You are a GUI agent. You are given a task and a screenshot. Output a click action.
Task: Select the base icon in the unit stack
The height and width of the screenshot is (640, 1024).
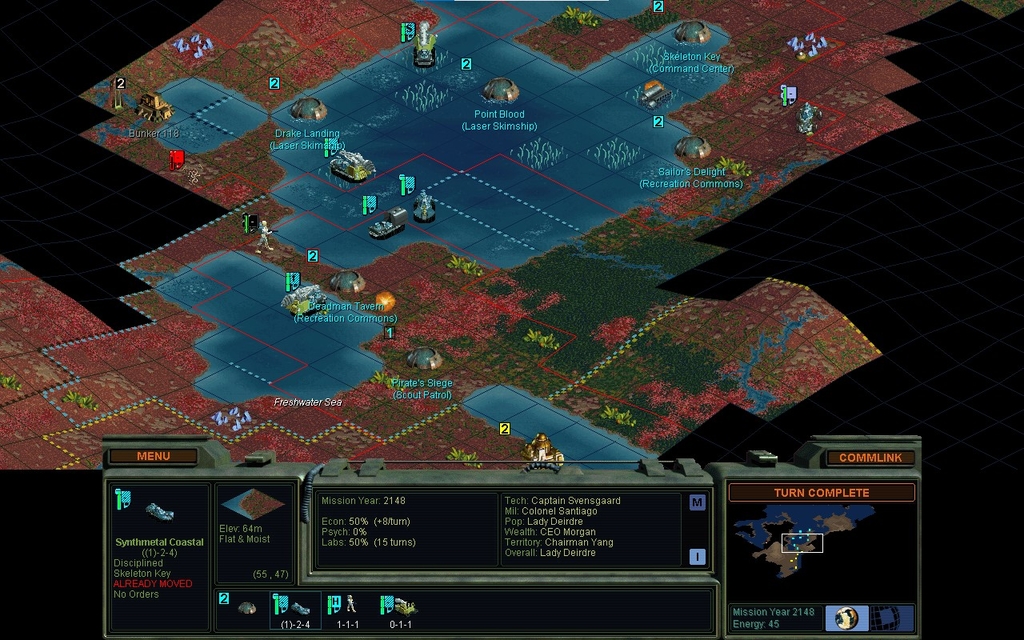coord(246,607)
